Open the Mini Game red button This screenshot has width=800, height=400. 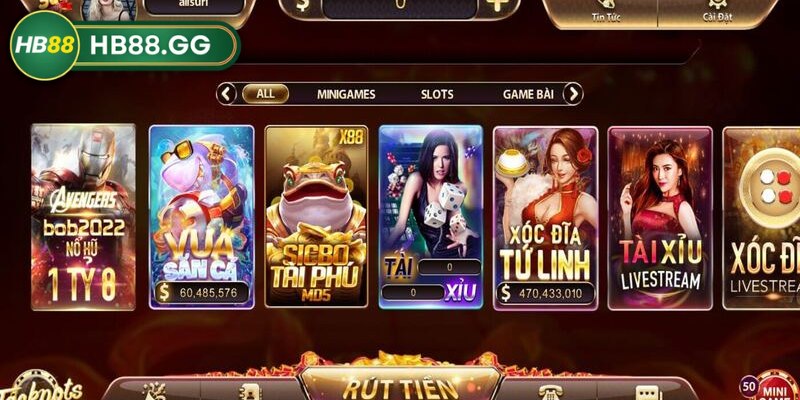click(x=774, y=386)
